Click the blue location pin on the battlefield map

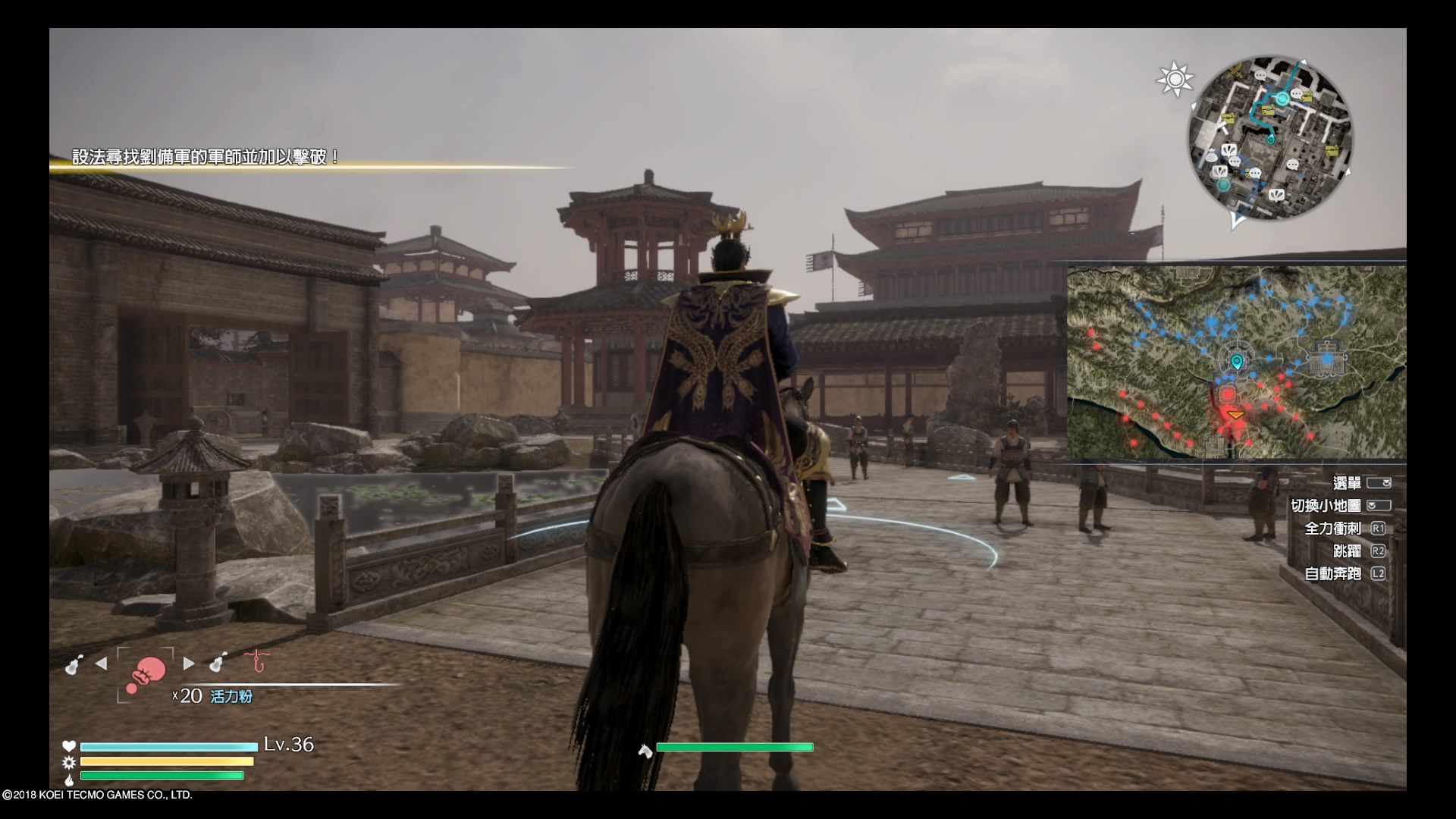pos(1237,362)
